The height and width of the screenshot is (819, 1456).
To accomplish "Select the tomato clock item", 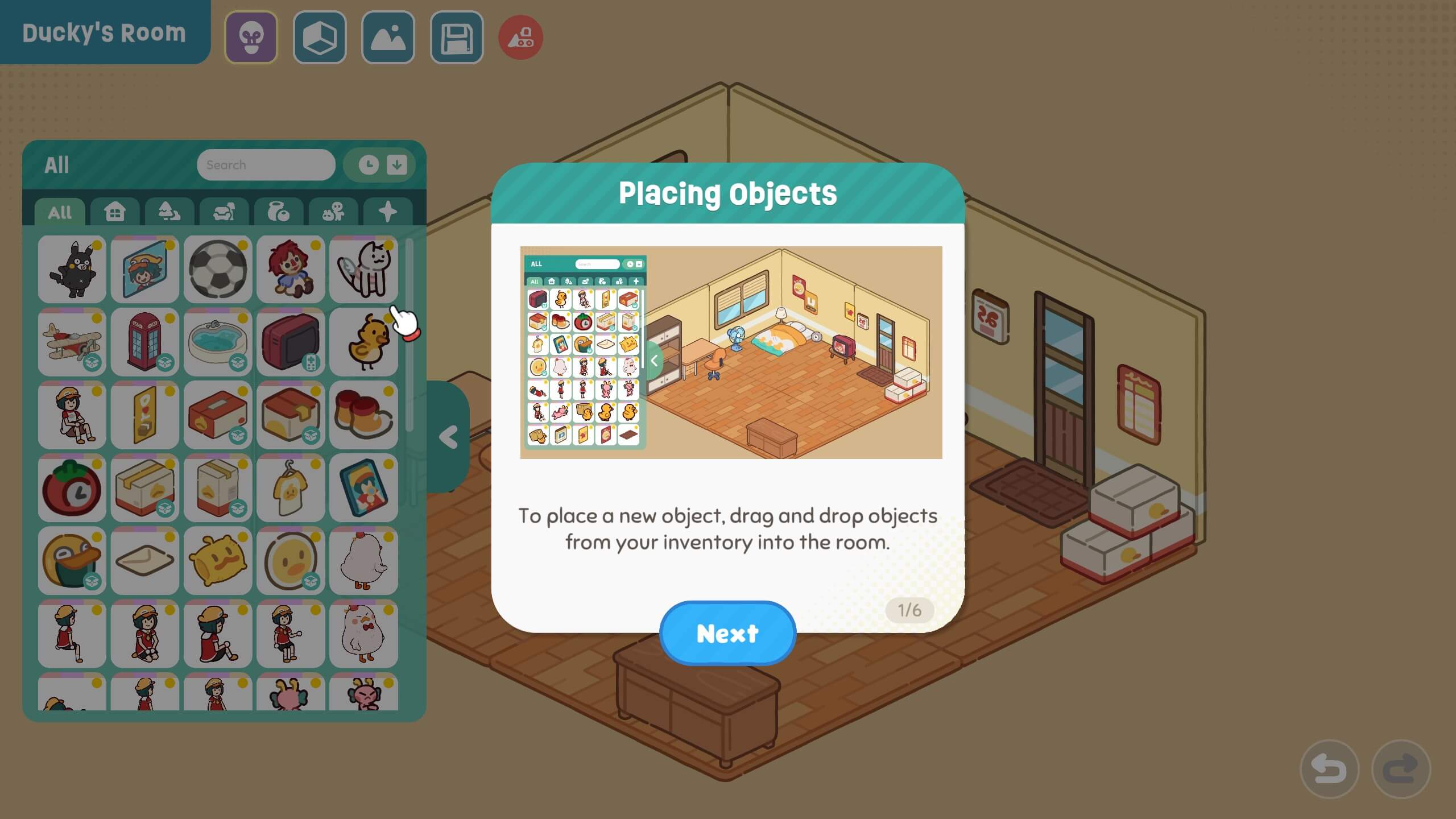I will click(72, 488).
